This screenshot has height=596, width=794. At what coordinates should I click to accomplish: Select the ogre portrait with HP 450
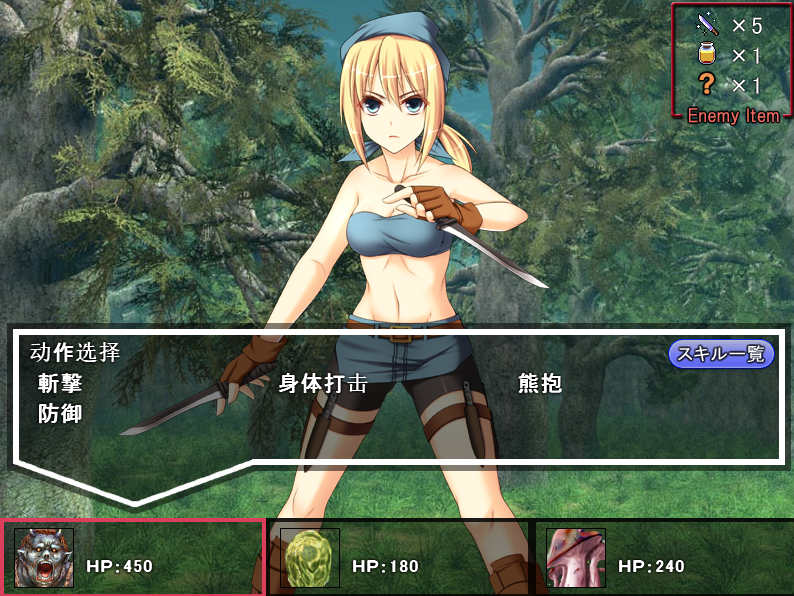[x=45, y=558]
